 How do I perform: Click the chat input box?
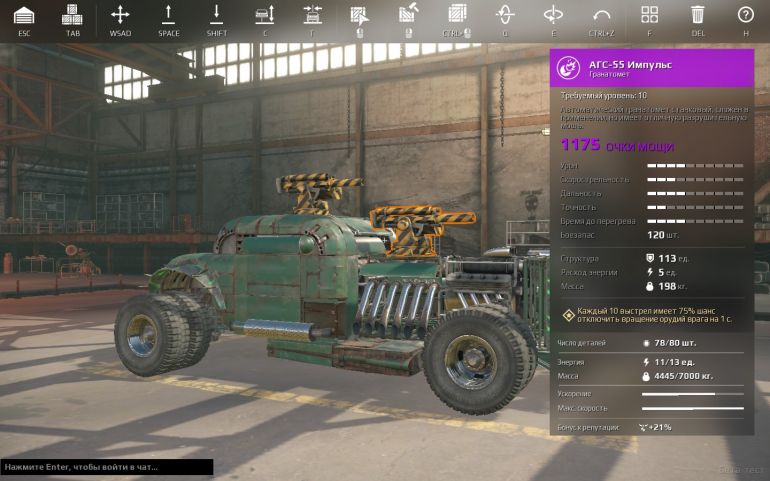click(106, 467)
